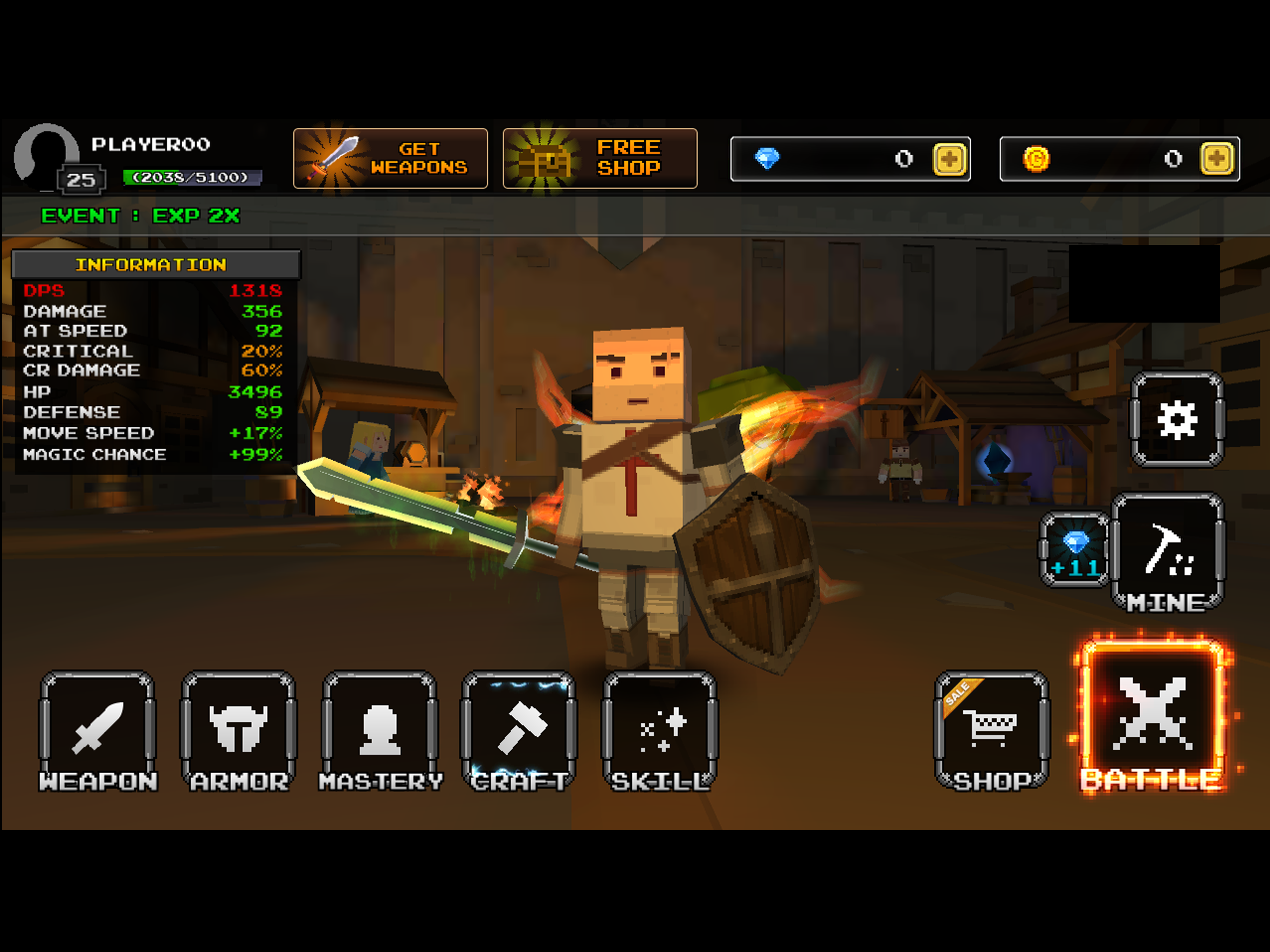Screen dimensions: 1270x952
Task: Enter the Mine
Action: (1168, 552)
